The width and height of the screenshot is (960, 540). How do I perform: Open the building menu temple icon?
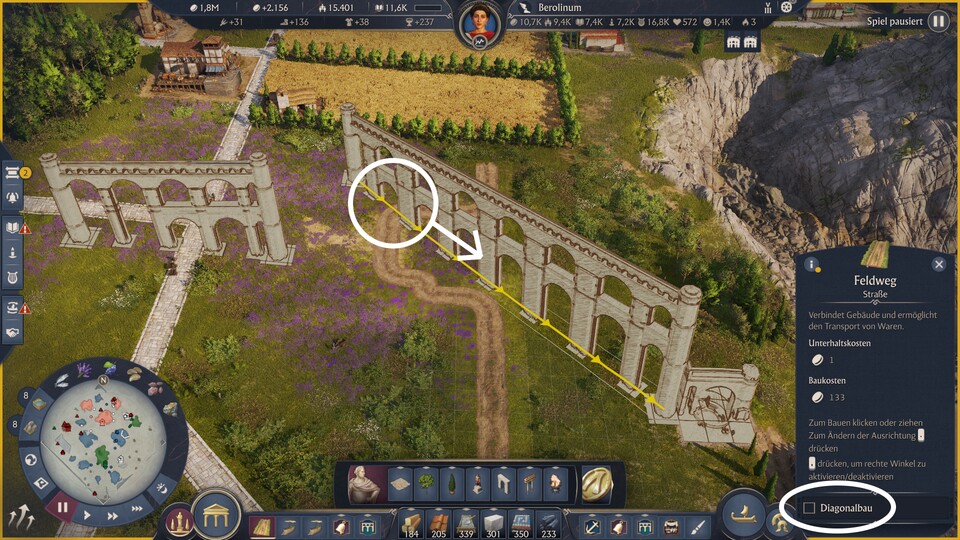point(214,515)
